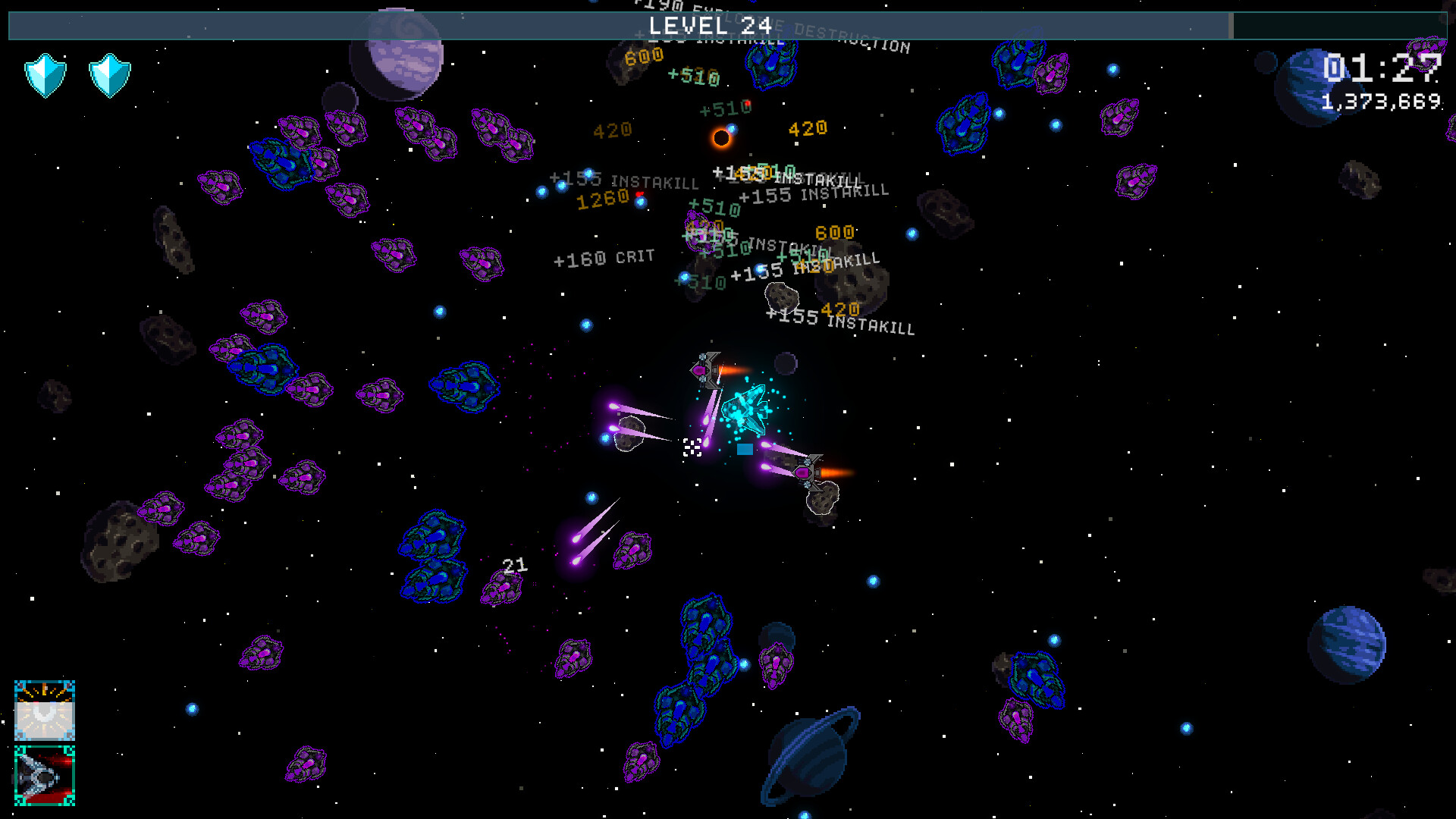Viewport: 1456px width, 819px height.
Task: Click the orange black-hole projectile near the top
Action: click(722, 136)
